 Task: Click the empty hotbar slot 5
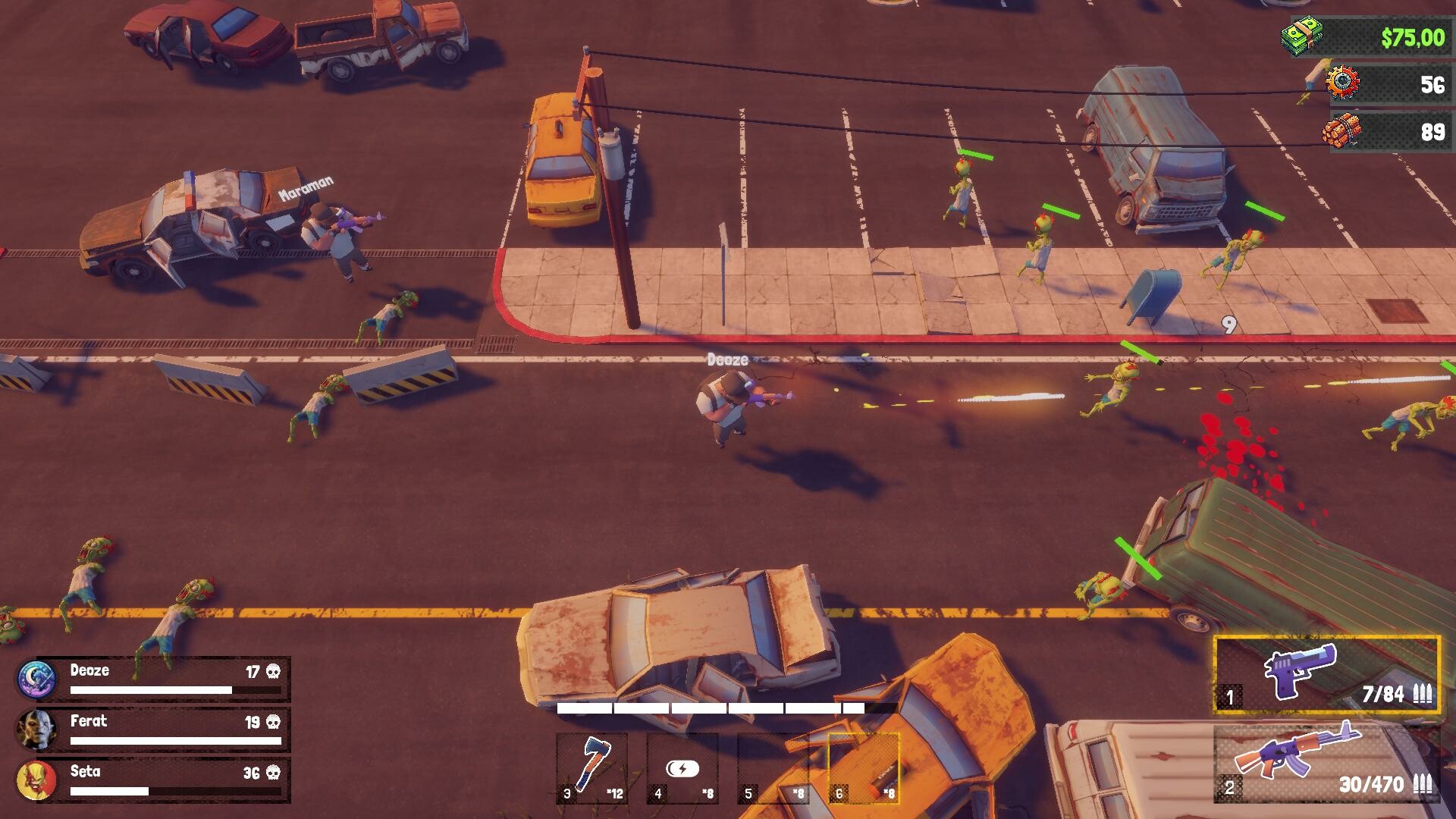click(x=773, y=766)
